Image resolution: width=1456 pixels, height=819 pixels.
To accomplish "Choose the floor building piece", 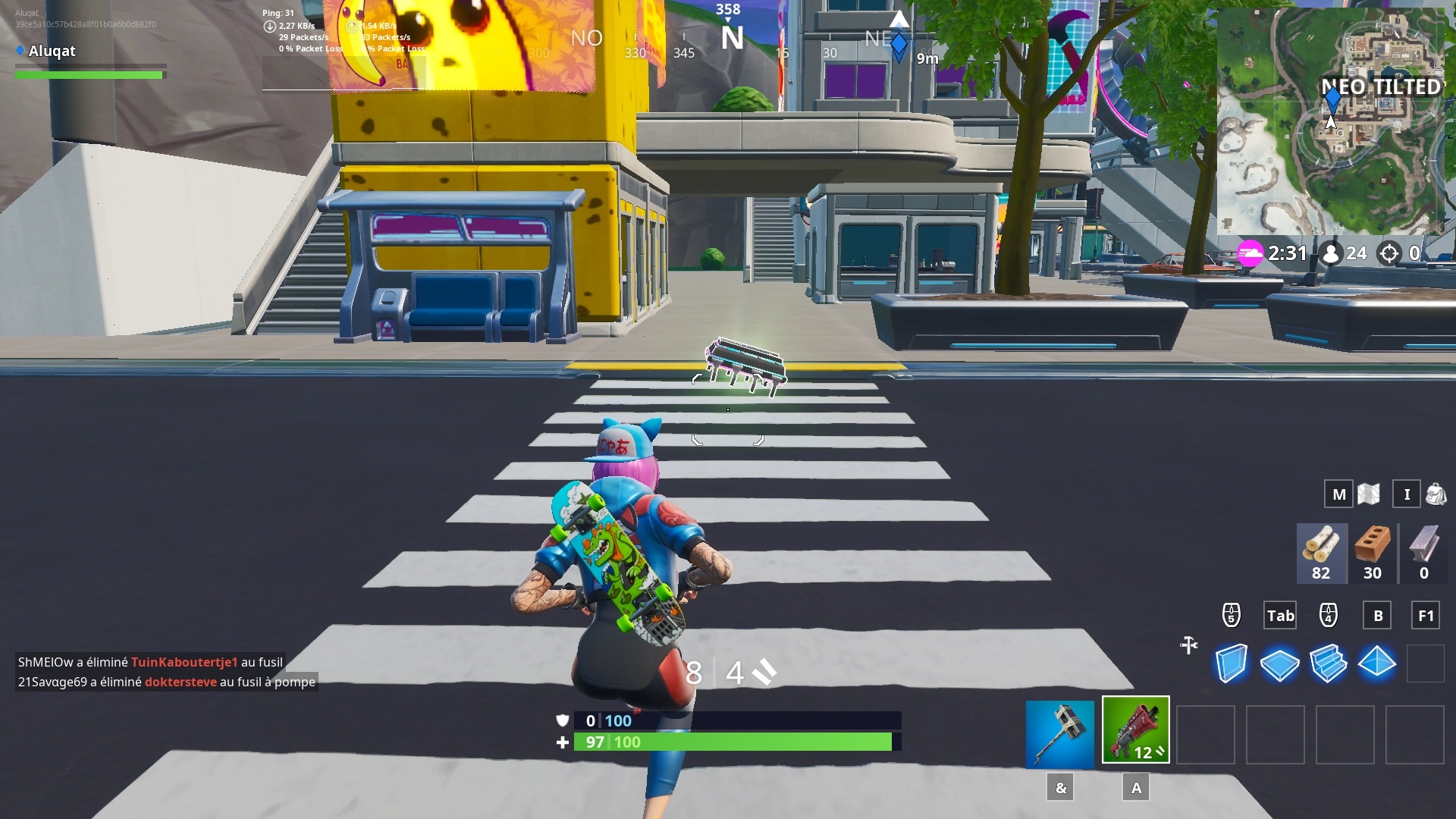I will [1279, 664].
